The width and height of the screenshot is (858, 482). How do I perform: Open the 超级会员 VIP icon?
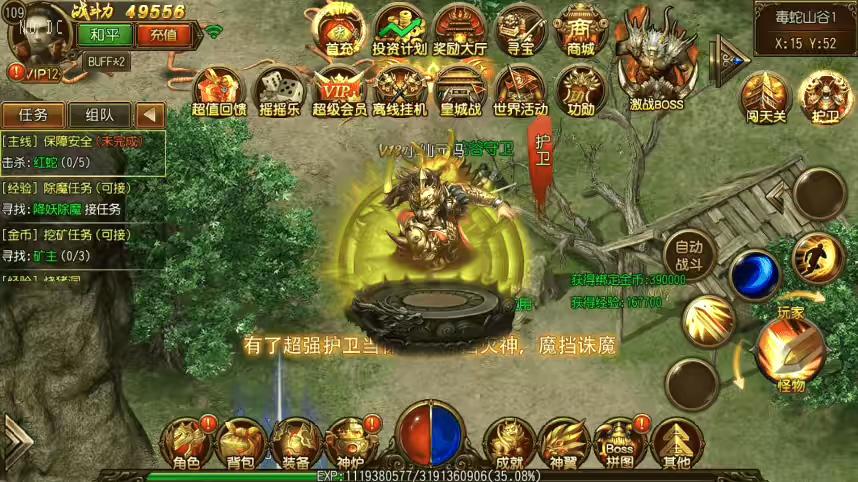point(339,91)
